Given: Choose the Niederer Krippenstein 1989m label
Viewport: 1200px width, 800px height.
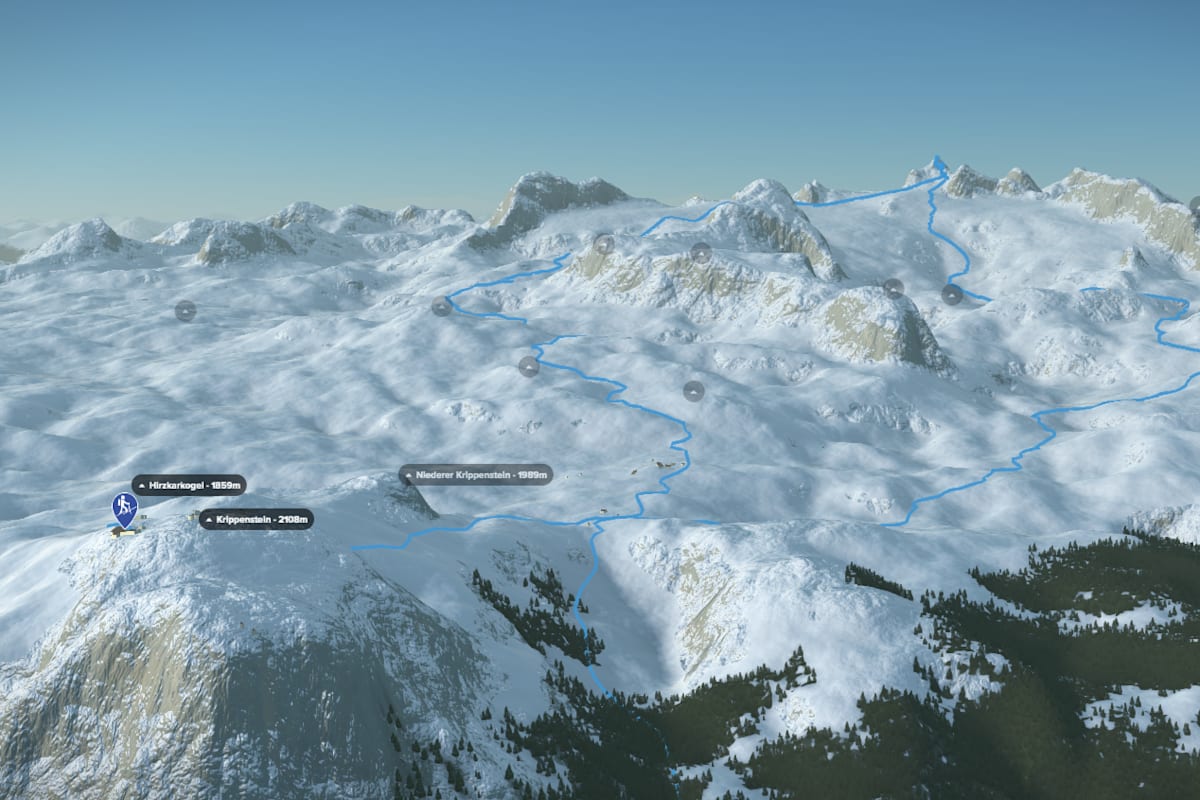Looking at the screenshot, I should (476, 475).
